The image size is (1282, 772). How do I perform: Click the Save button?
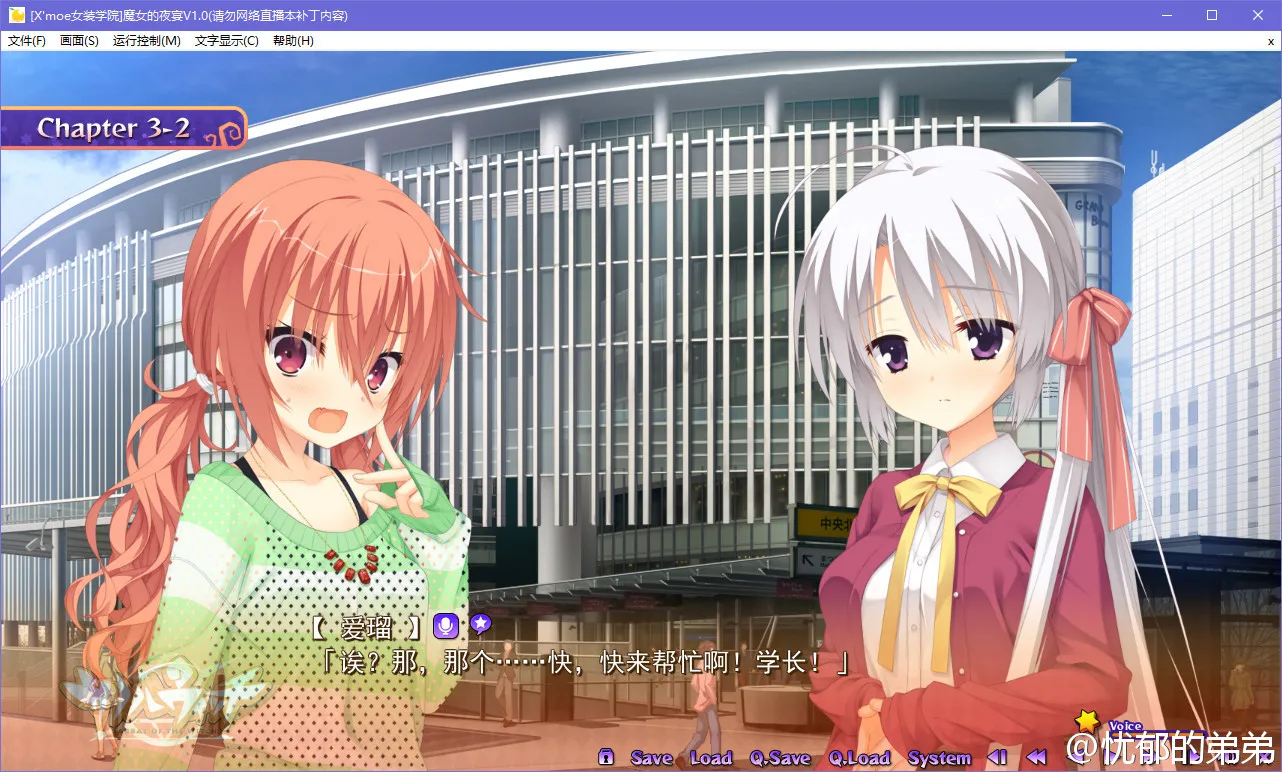651,758
